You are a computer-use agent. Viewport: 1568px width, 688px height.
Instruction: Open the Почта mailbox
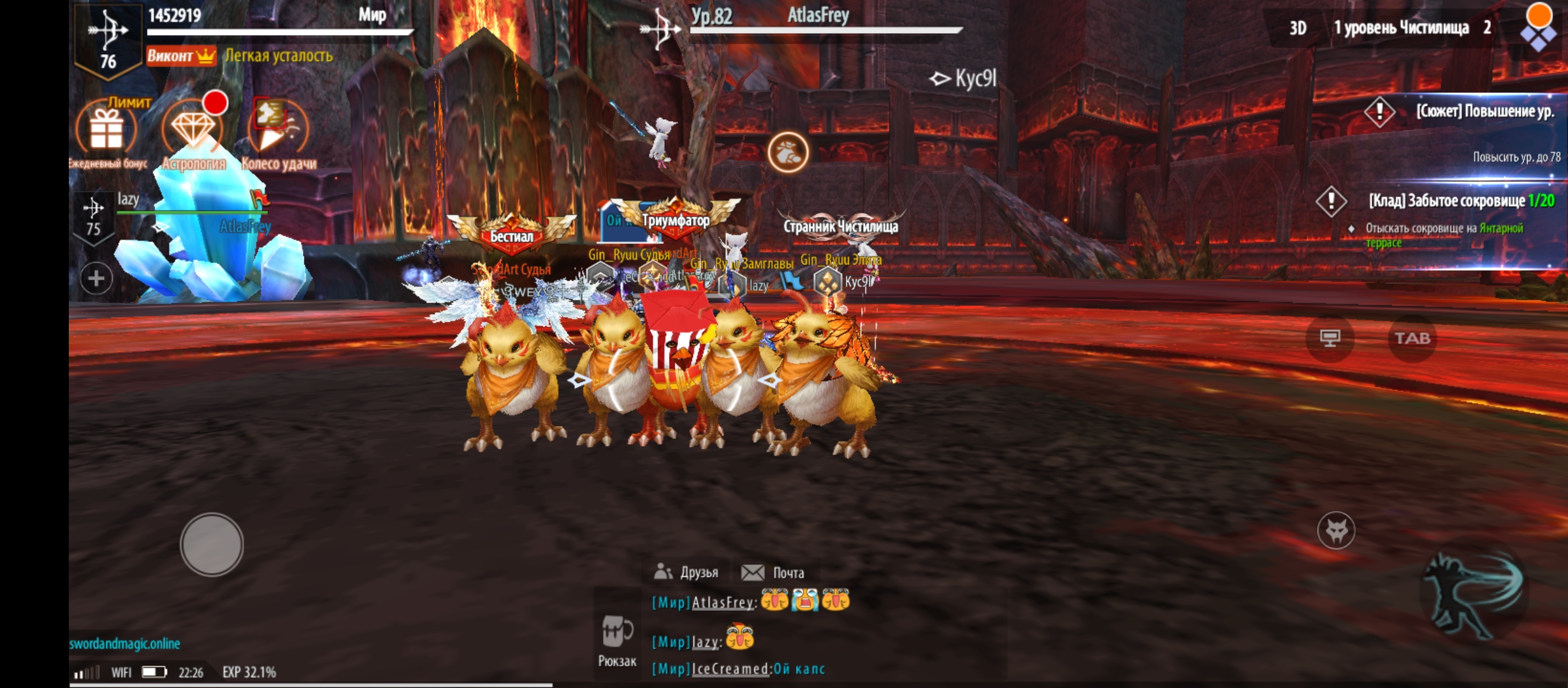[x=773, y=572]
